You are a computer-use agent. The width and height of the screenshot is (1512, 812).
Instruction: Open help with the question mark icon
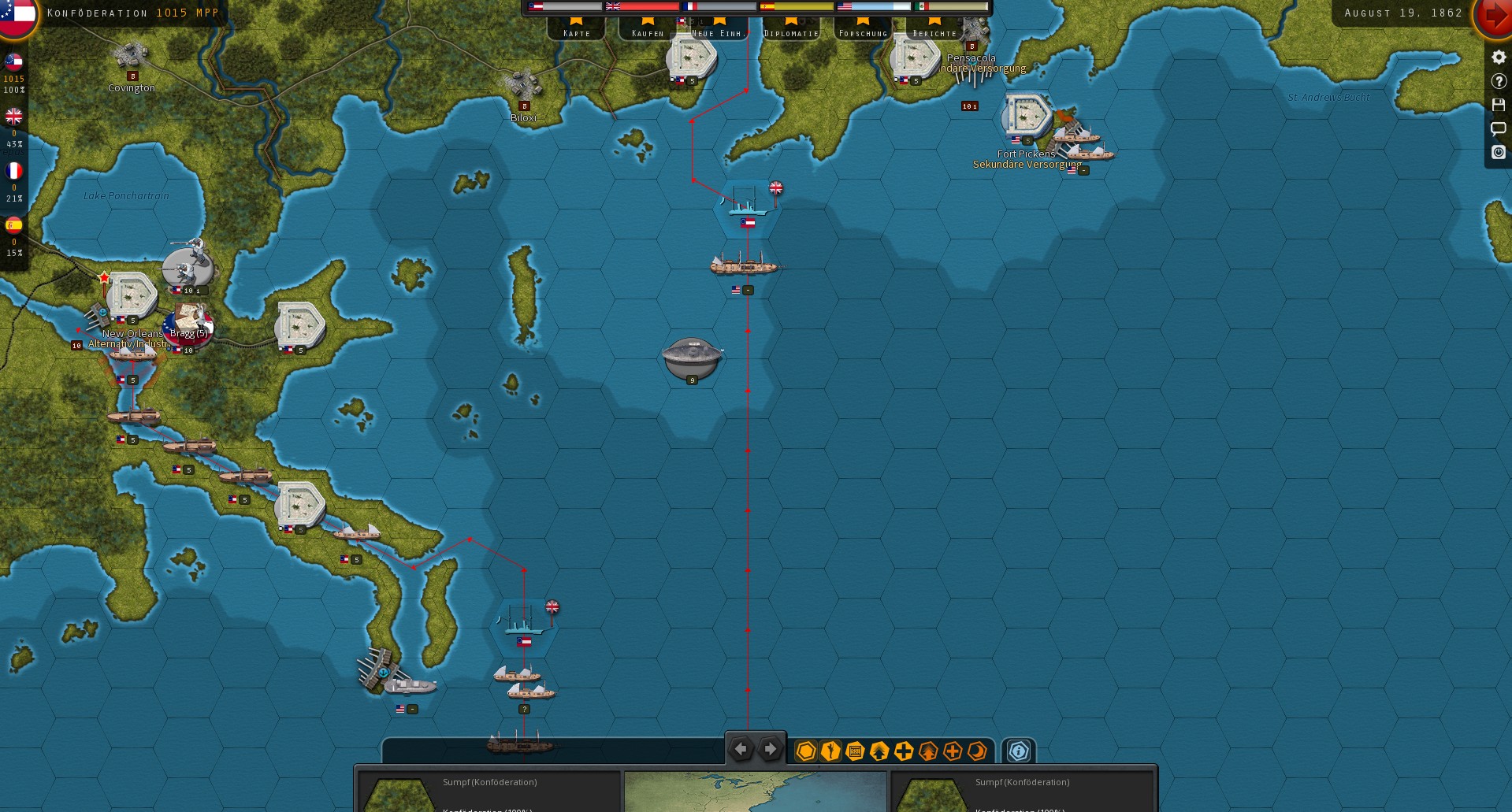(x=1498, y=81)
